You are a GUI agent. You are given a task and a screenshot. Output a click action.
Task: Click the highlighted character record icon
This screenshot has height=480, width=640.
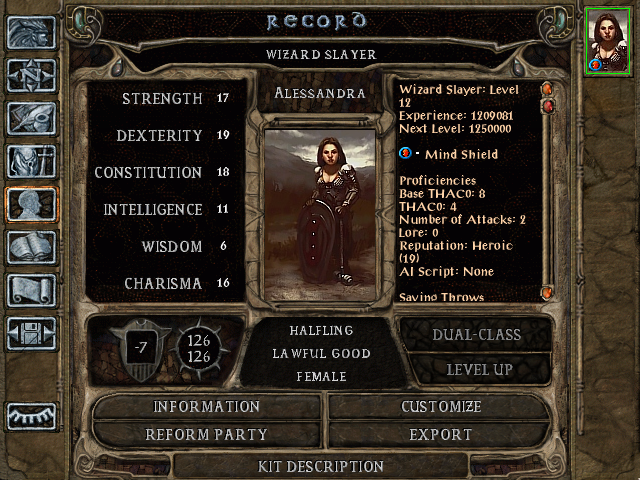coord(31,204)
